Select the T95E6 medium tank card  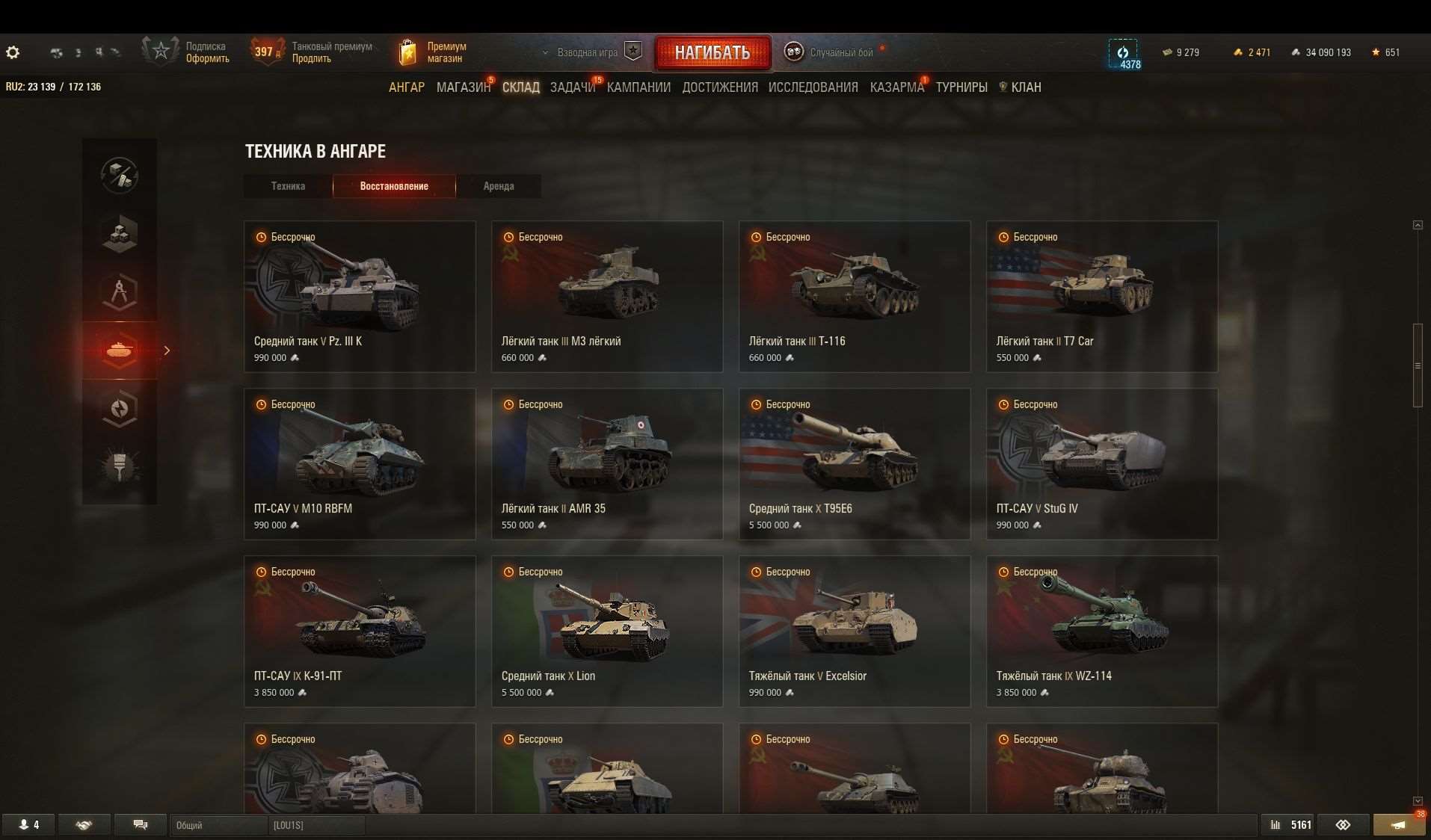(x=855, y=463)
